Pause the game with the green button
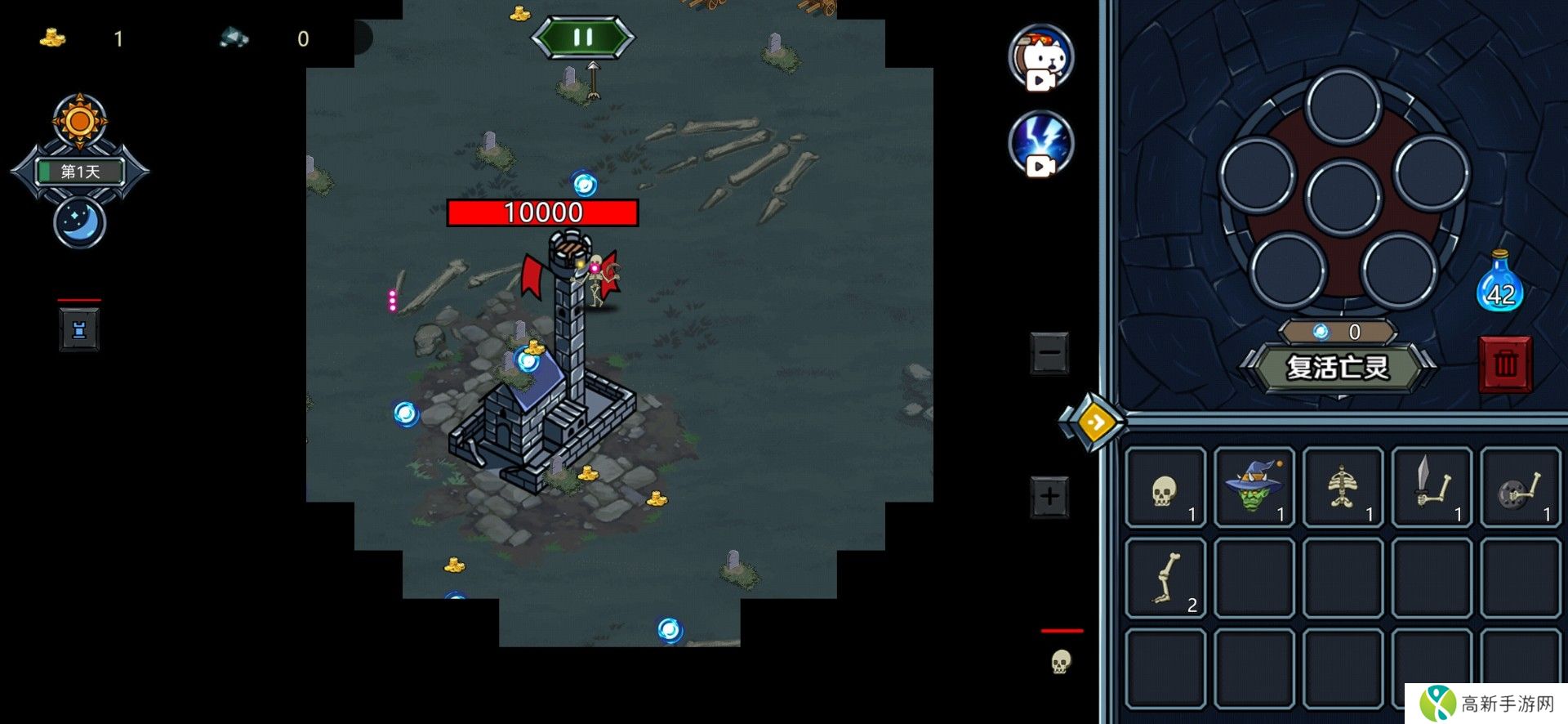Viewport: 1568px width, 724px height. pyautogui.click(x=582, y=38)
